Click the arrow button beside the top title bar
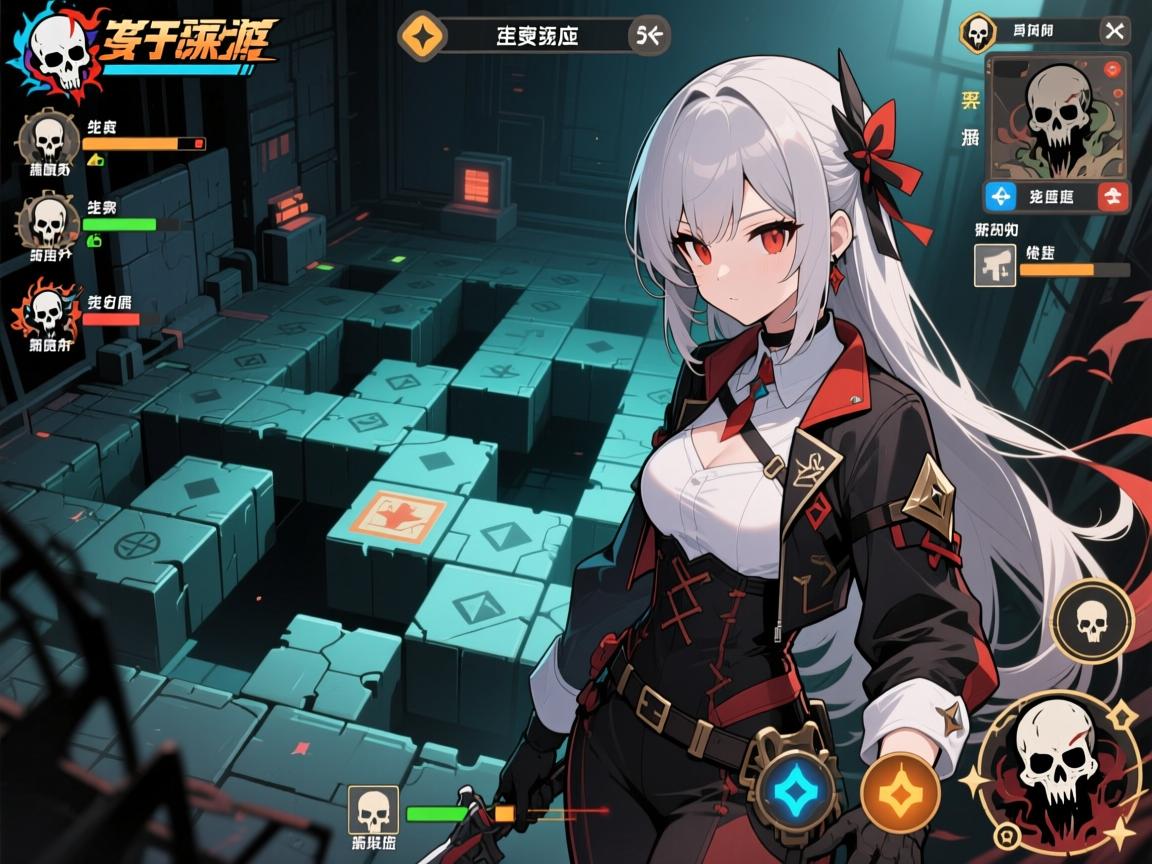1152x864 pixels. 649,36
